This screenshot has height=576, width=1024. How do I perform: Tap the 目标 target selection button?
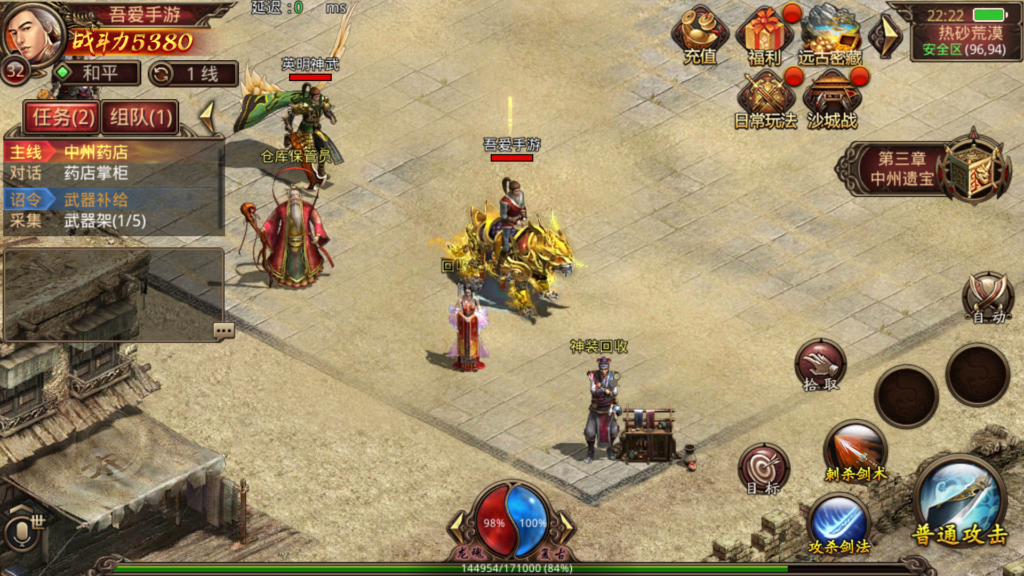tap(763, 468)
